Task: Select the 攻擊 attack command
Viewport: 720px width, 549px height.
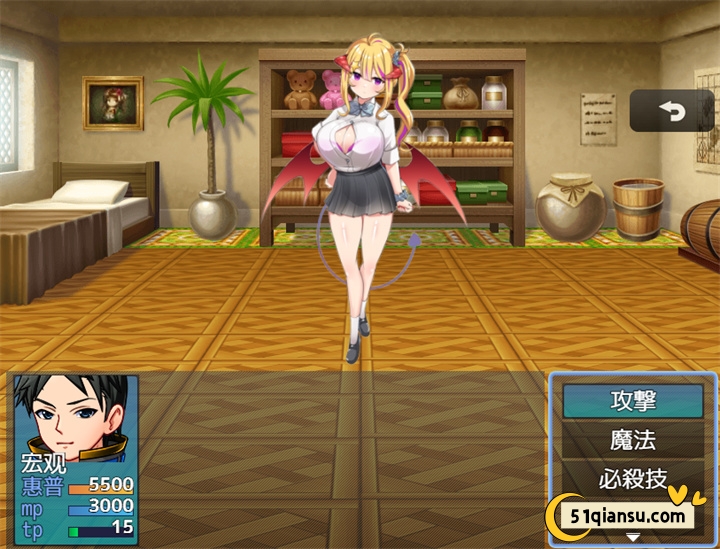Action: (x=632, y=401)
